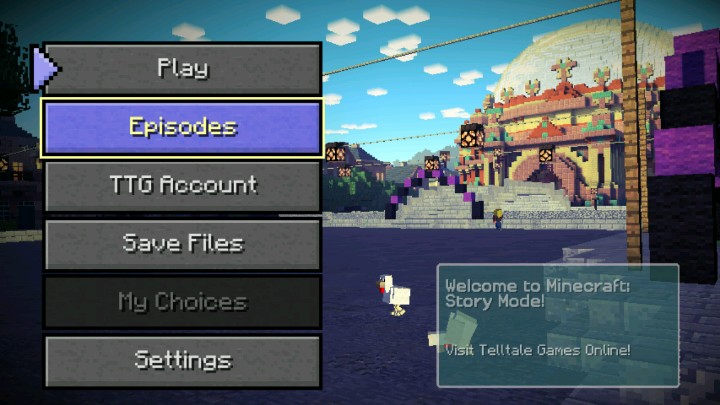Click the Play menu button
The image size is (720, 405).
point(182,69)
